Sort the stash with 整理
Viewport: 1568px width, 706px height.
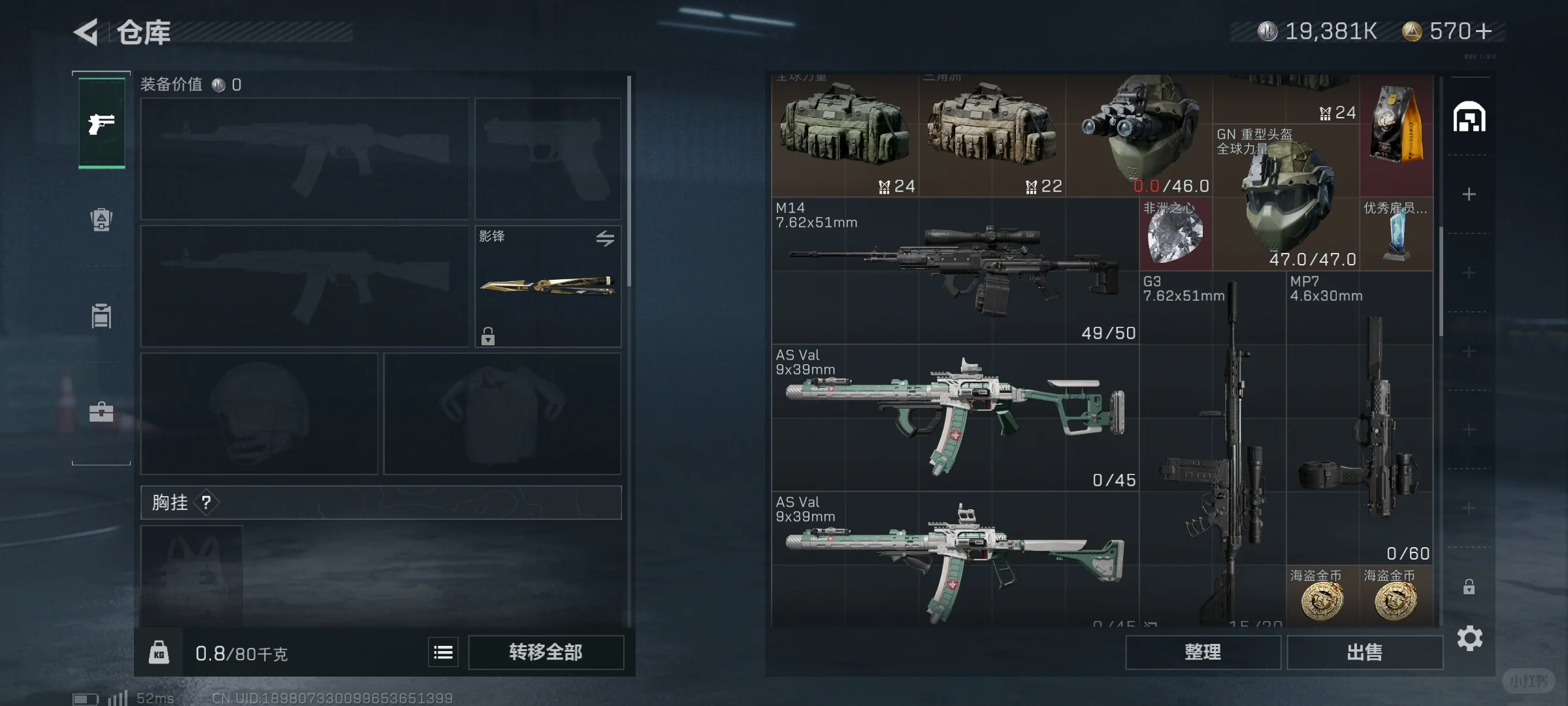point(1203,652)
